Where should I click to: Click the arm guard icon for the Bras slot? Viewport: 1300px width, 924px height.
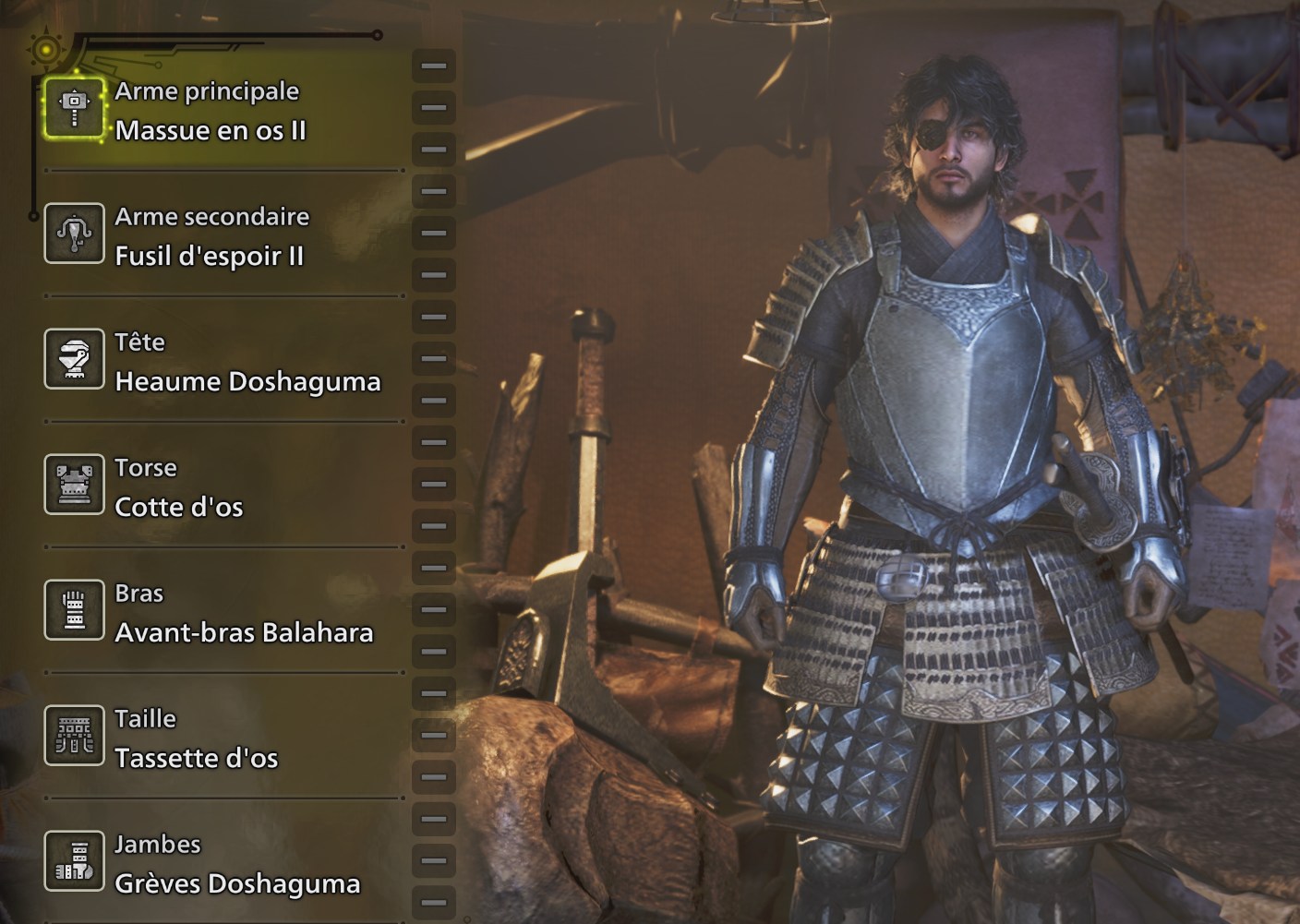pyautogui.click(x=74, y=610)
